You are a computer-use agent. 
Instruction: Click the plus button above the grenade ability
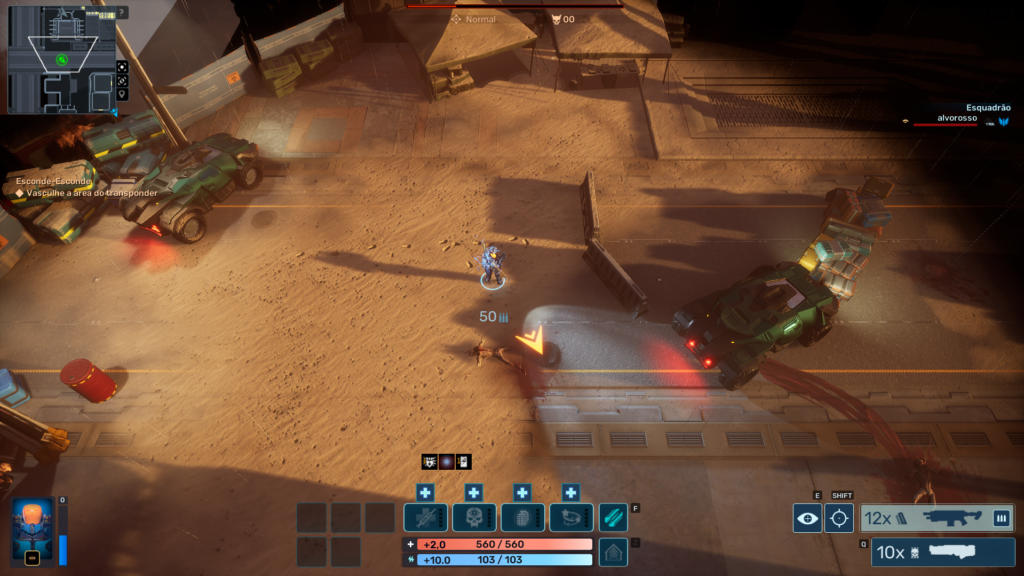tap(522, 492)
